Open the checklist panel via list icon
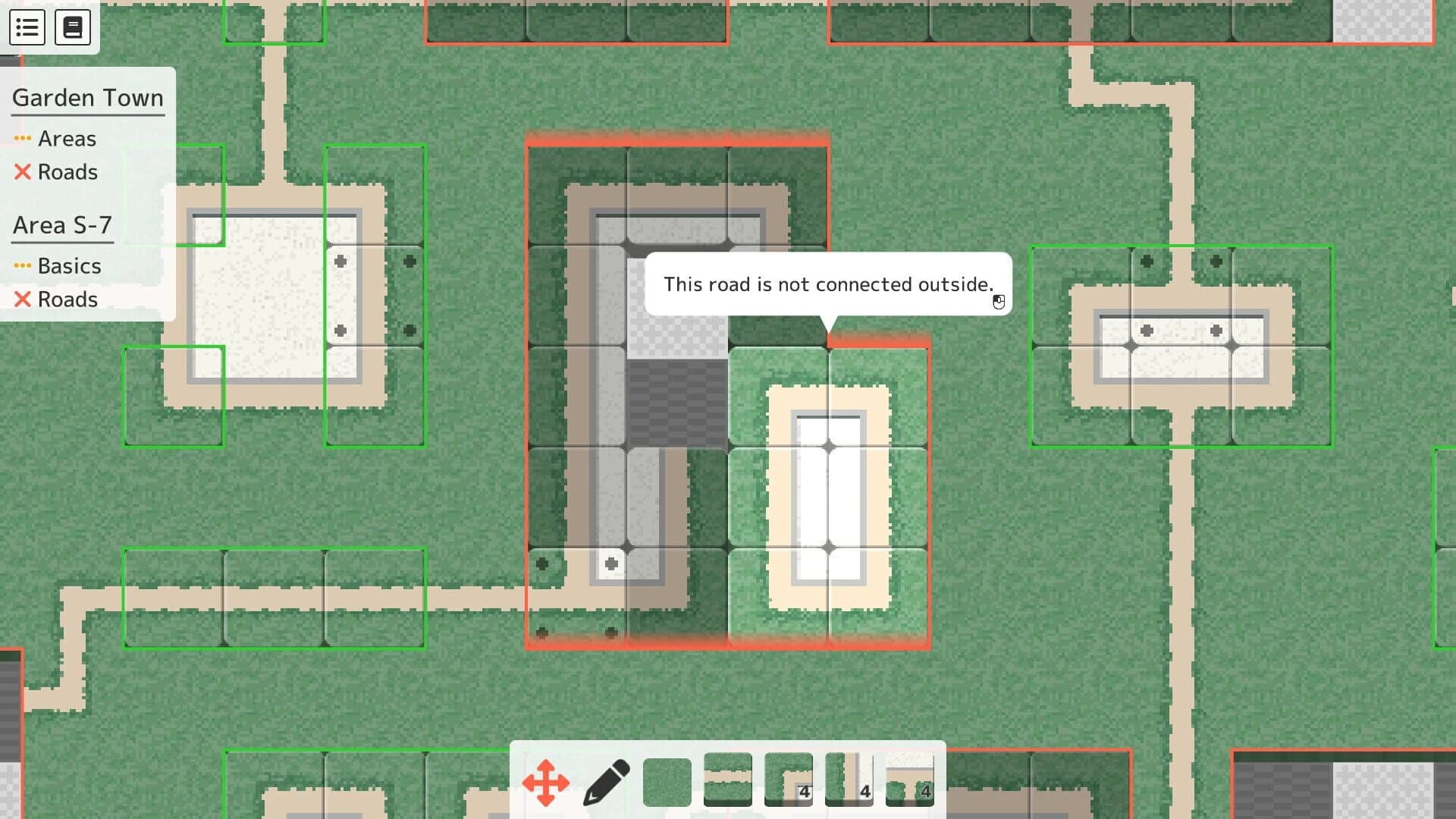Image resolution: width=1456 pixels, height=819 pixels. pyautogui.click(x=27, y=27)
